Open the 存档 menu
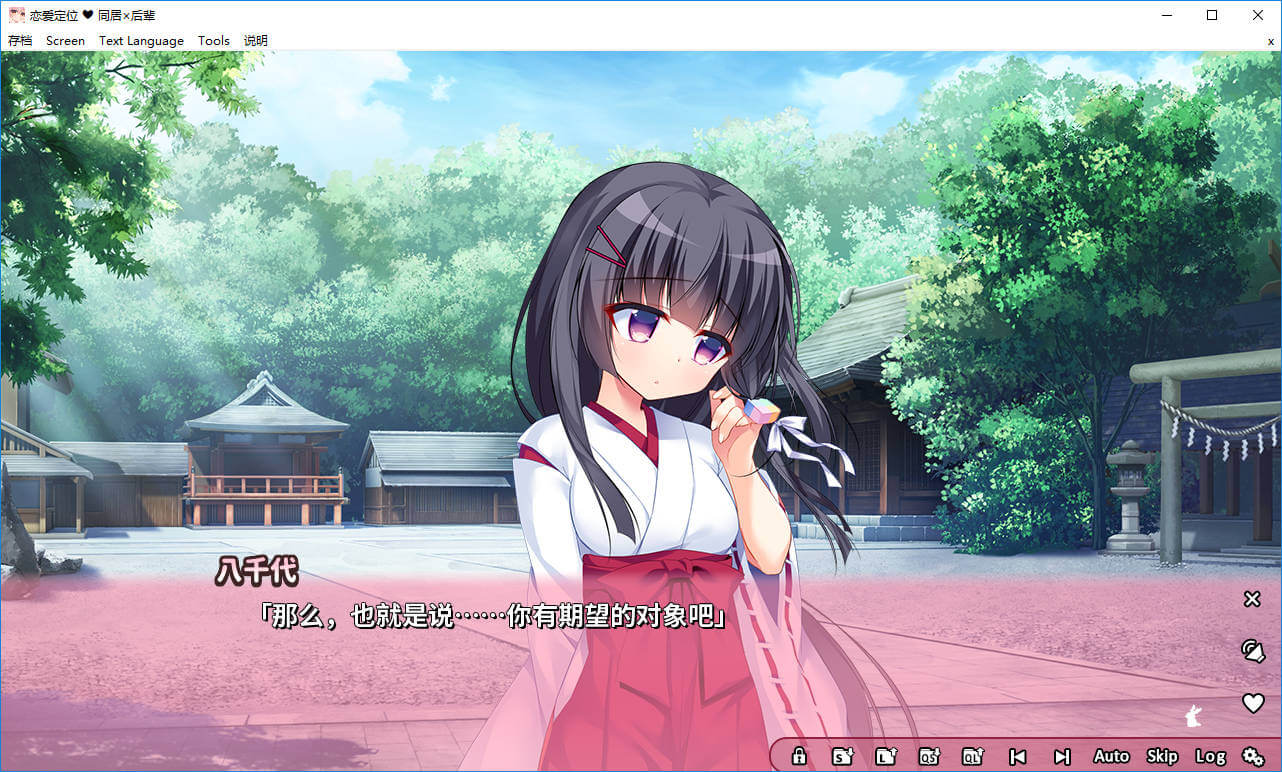The width and height of the screenshot is (1282, 772). coord(20,41)
